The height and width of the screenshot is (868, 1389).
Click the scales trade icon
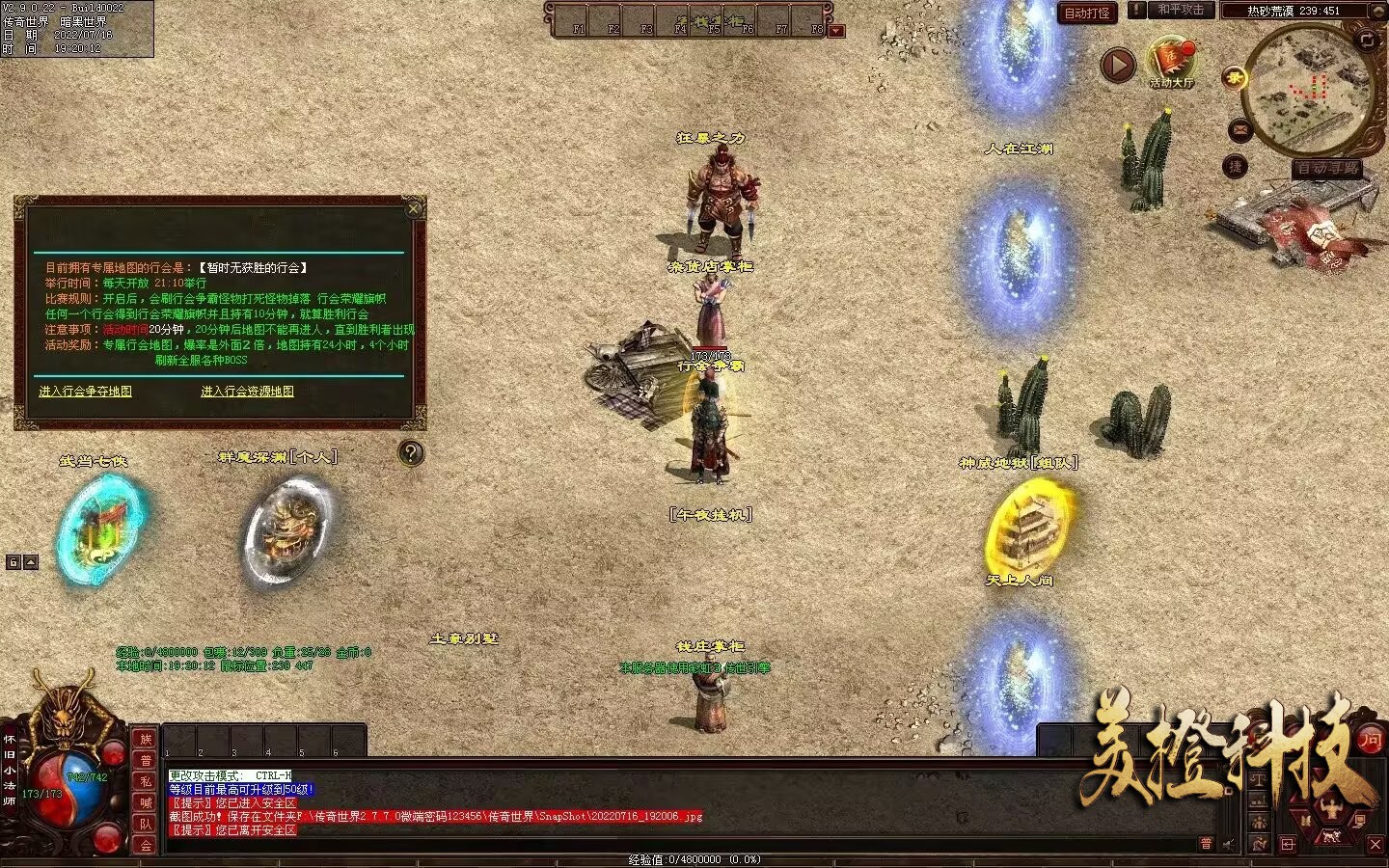tap(1259, 779)
